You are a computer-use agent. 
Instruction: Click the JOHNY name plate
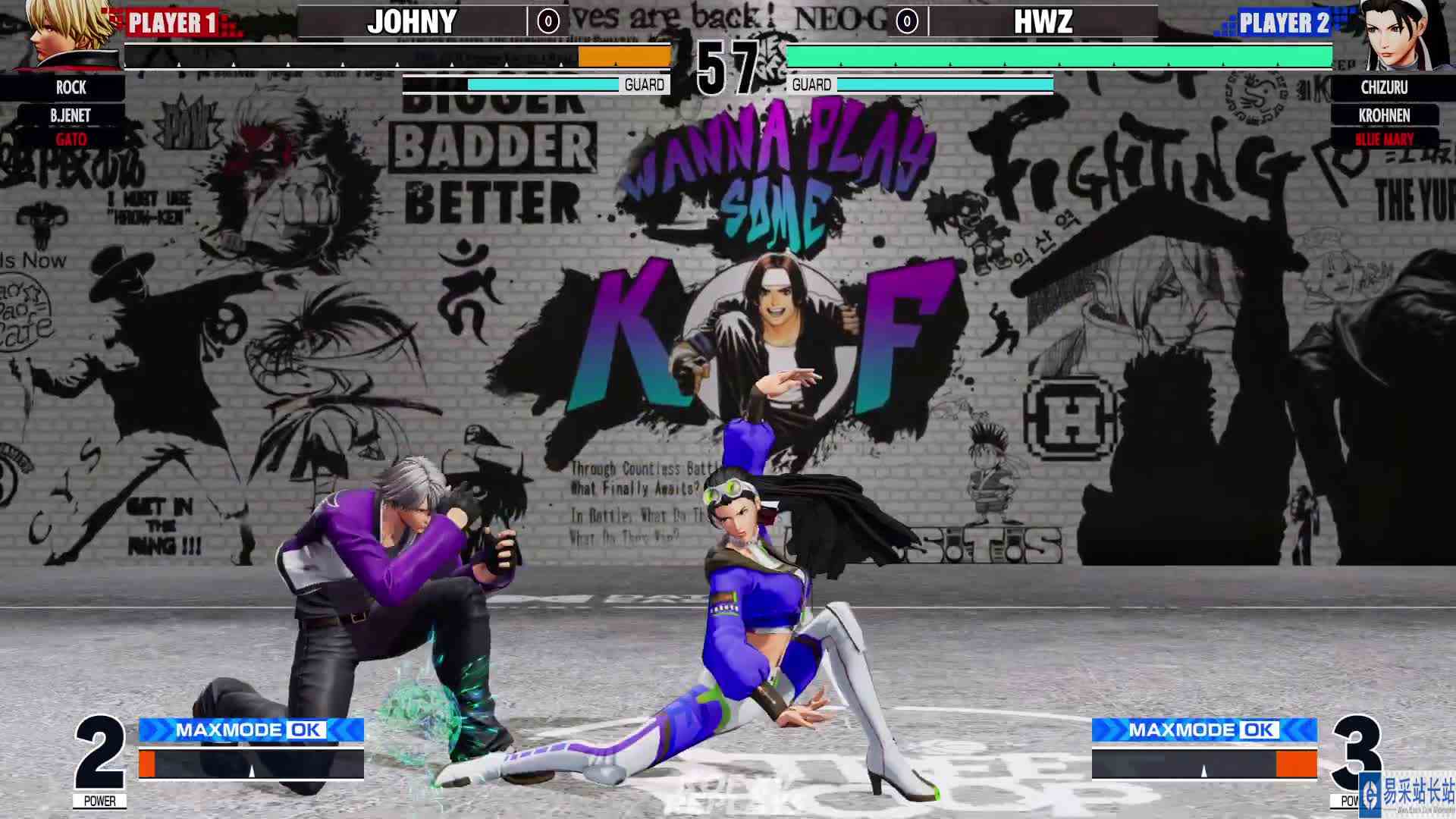pos(410,22)
